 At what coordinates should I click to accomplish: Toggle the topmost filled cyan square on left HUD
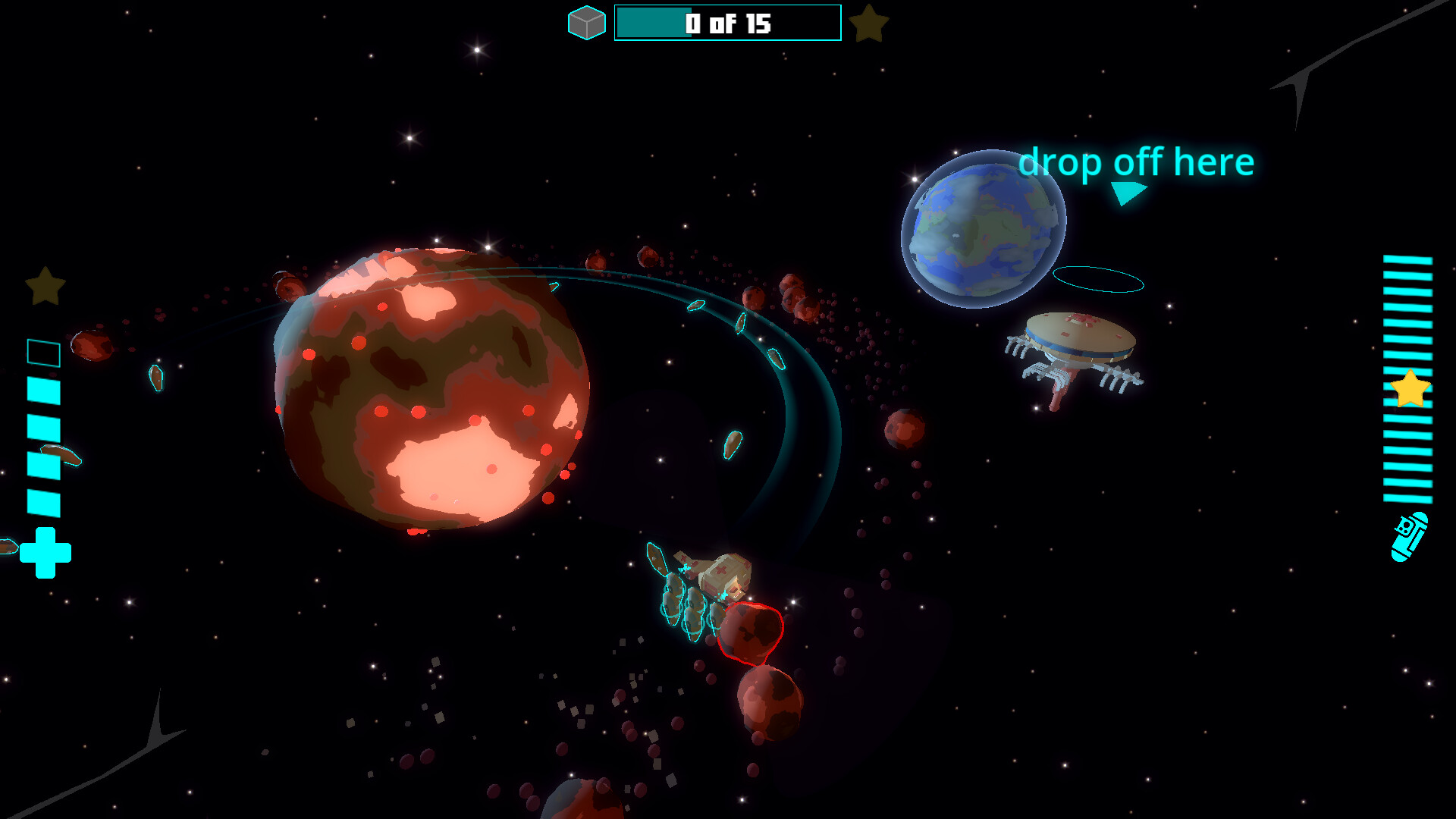coord(43,391)
